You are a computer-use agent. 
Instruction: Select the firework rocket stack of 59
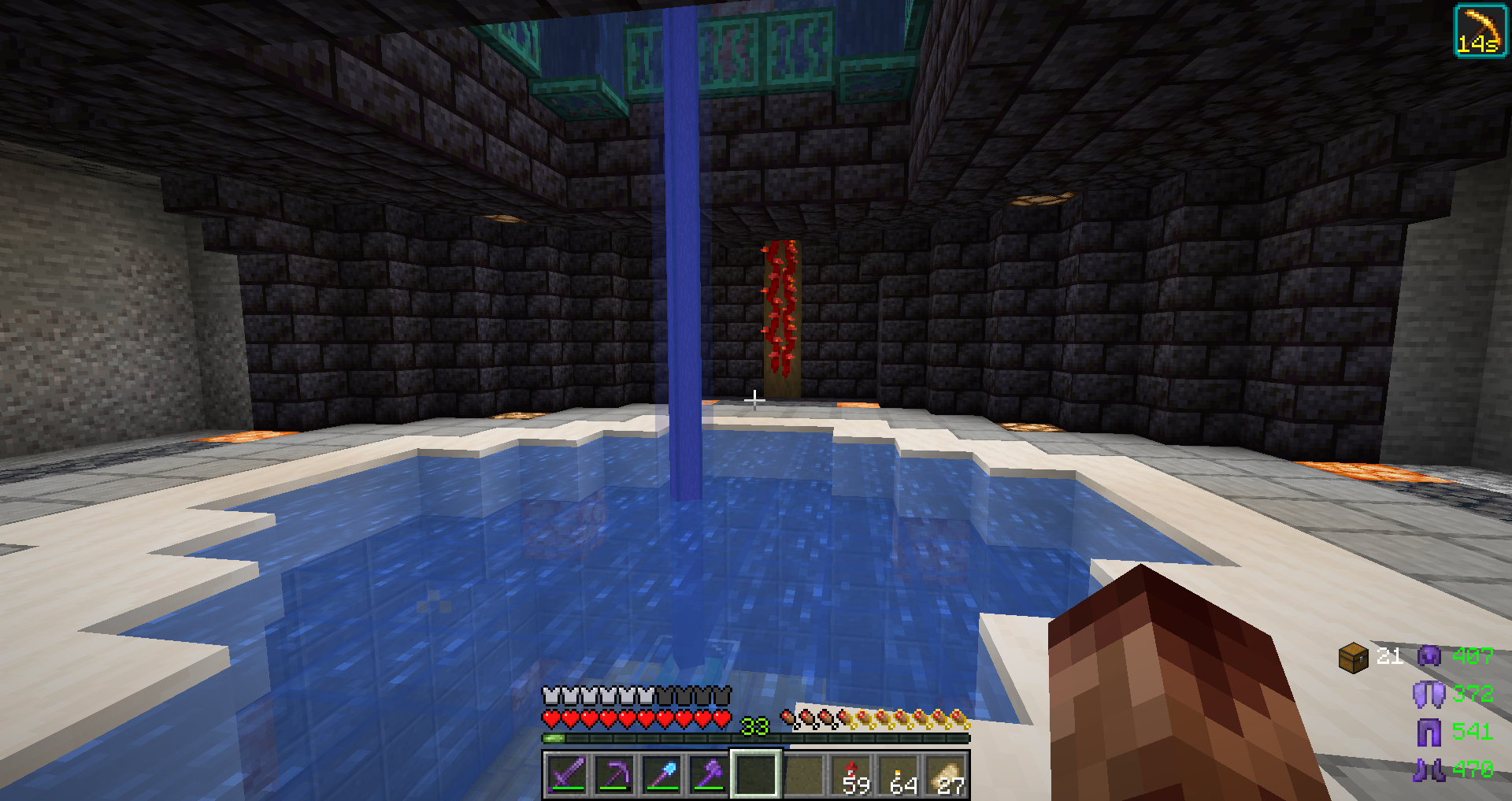pyautogui.click(x=851, y=774)
